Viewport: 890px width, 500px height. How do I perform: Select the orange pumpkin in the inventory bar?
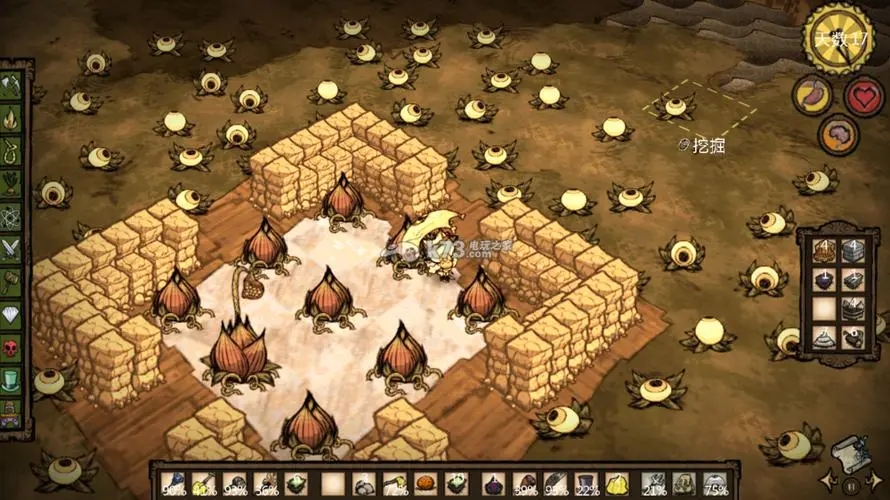coord(425,484)
